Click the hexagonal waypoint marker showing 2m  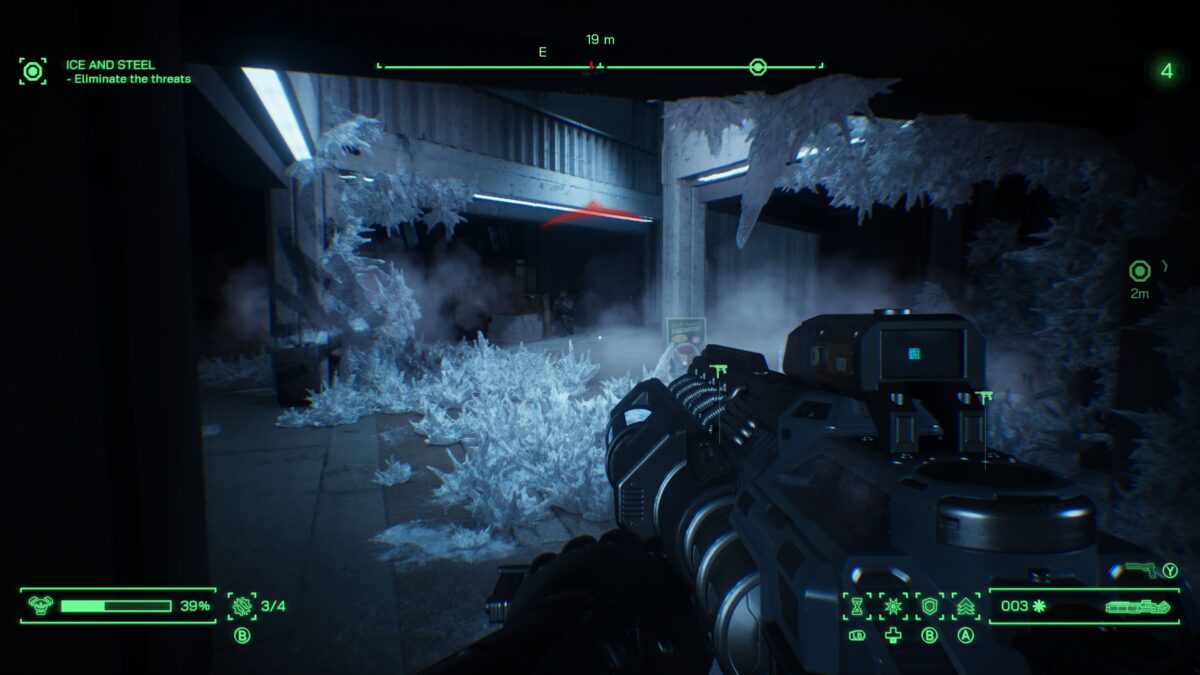point(1139,270)
